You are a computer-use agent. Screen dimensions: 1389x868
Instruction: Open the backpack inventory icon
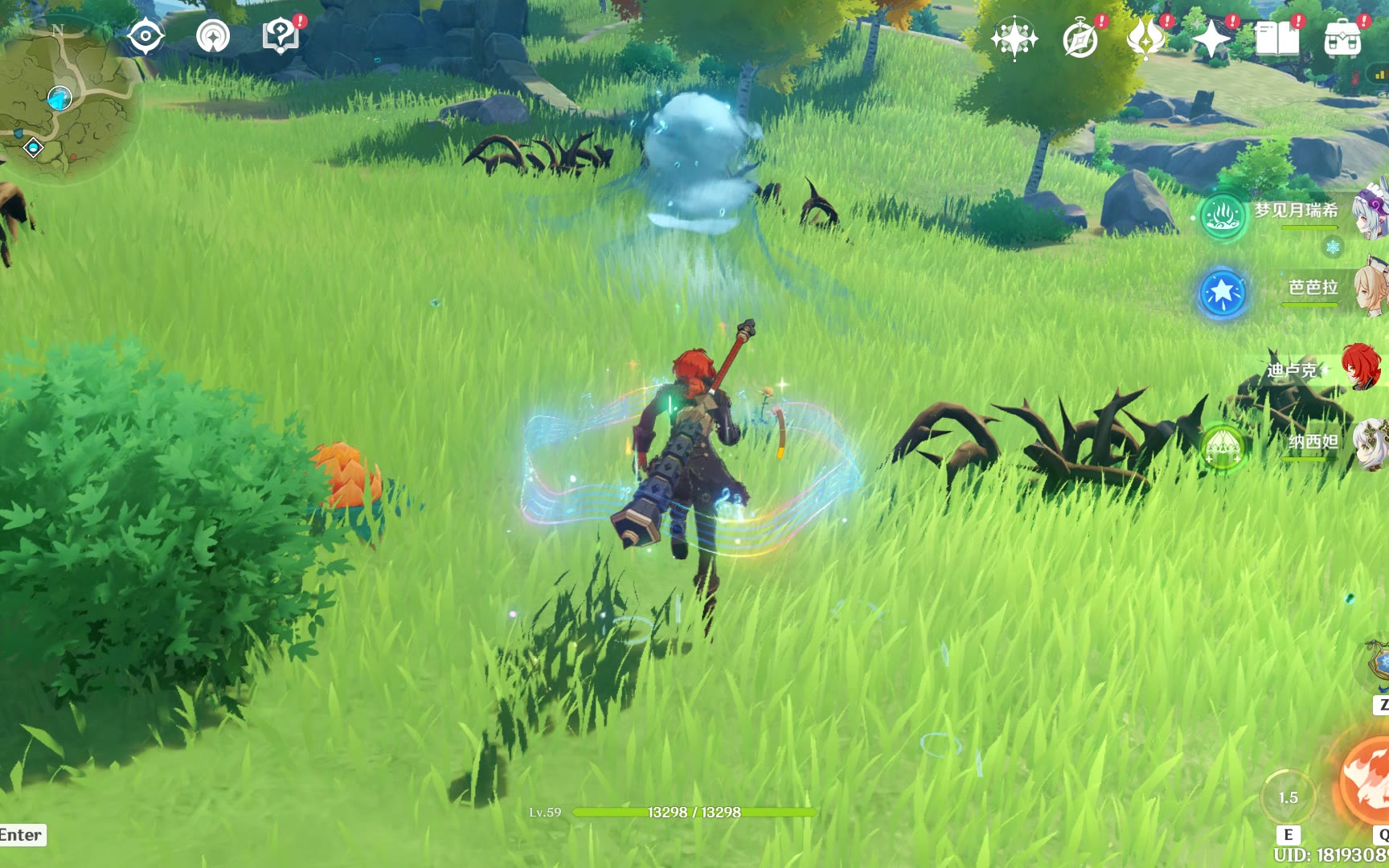point(1342,38)
